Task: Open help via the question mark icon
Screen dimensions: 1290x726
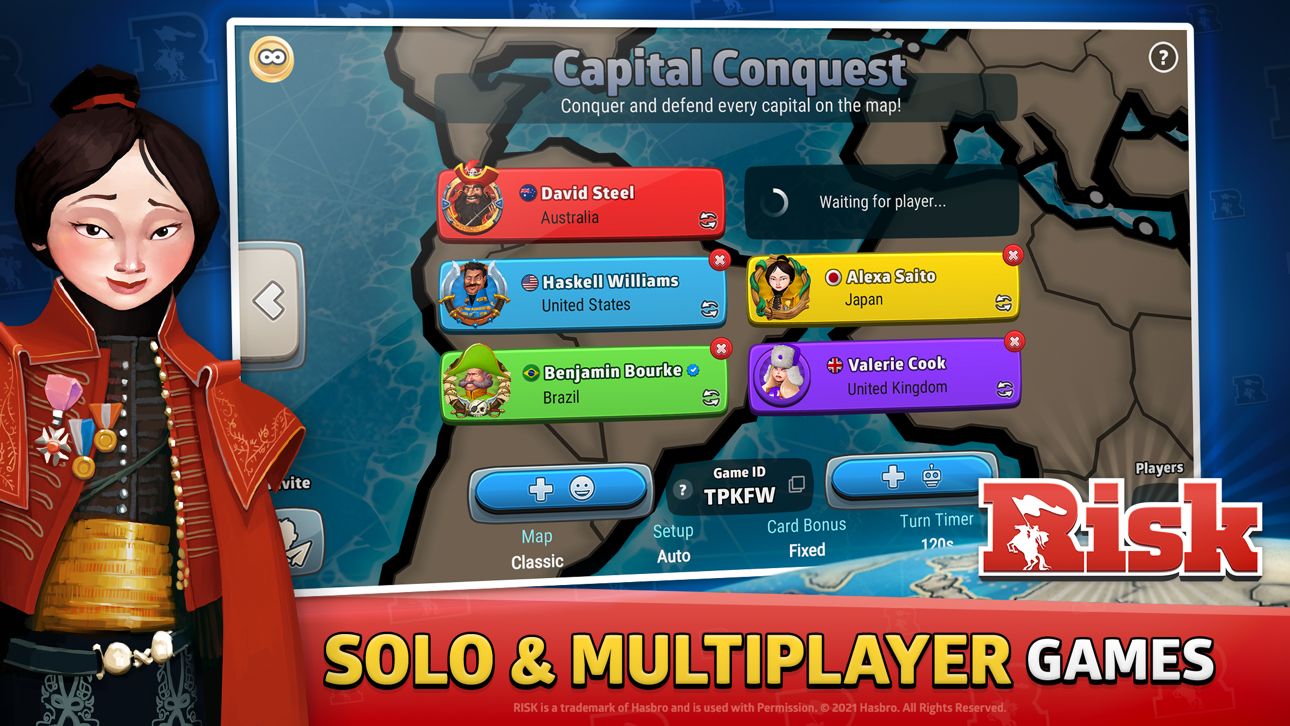Action: [x=1162, y=58]
